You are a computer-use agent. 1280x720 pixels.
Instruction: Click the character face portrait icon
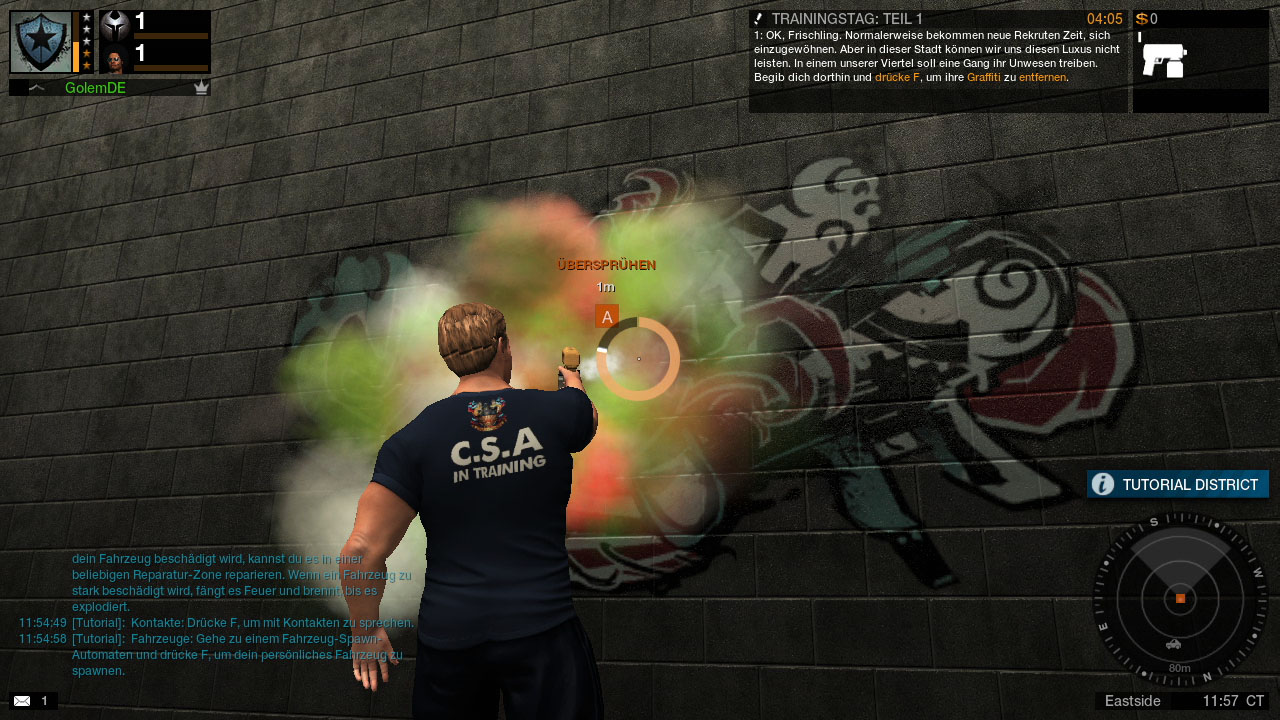(115, 59)
